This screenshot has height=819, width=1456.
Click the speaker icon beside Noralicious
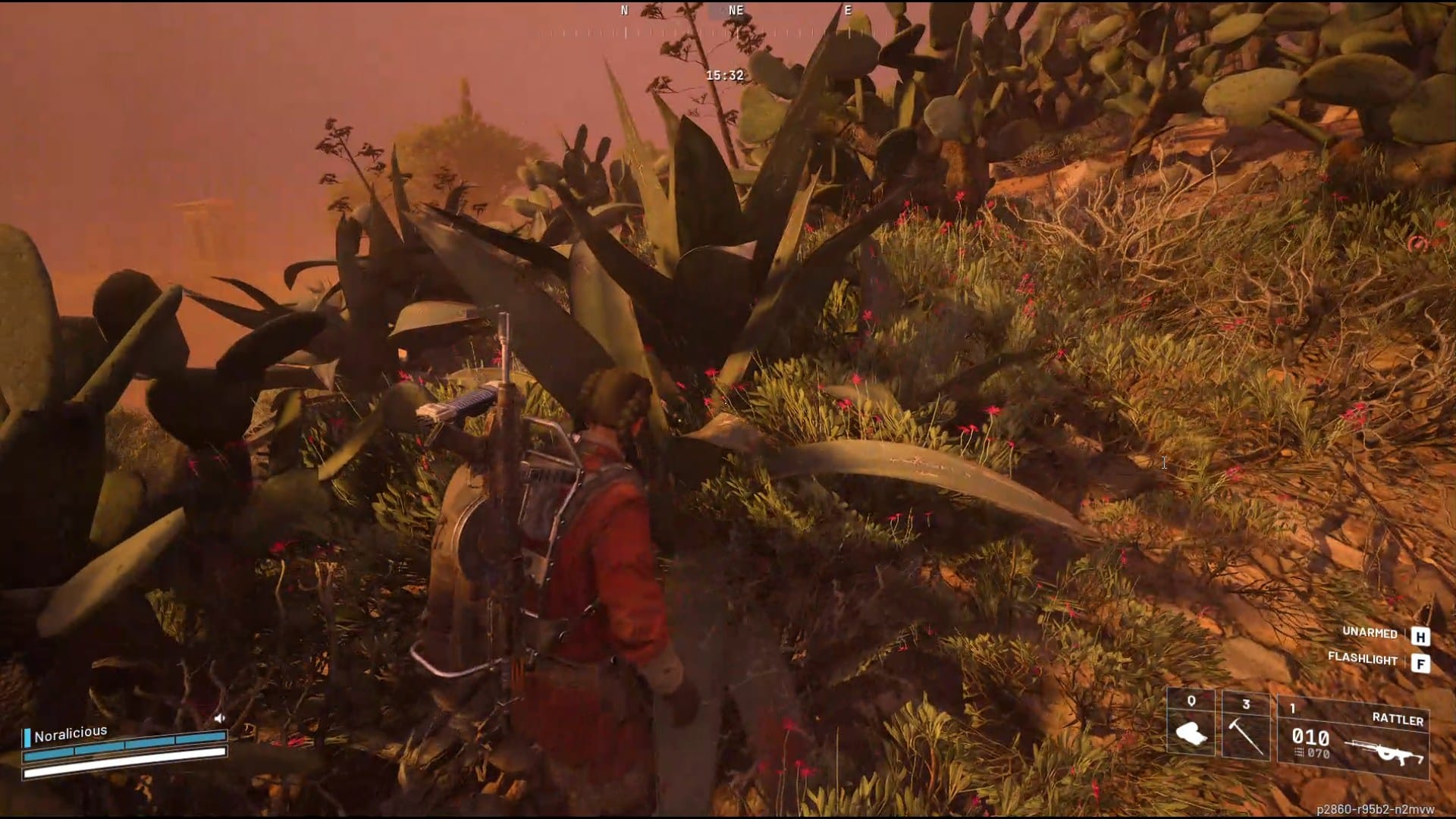219,717
